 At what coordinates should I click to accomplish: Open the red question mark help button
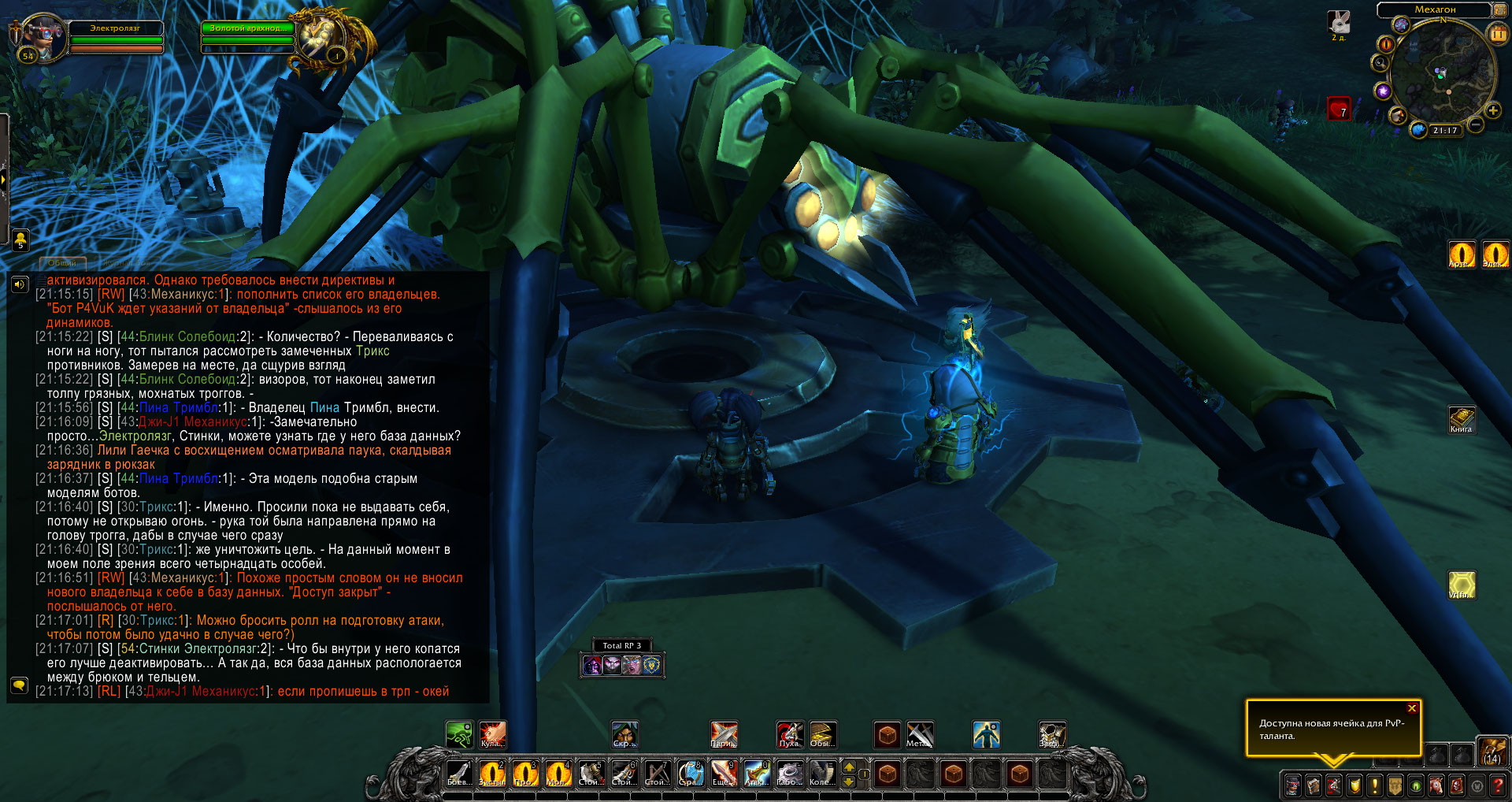1497,785
